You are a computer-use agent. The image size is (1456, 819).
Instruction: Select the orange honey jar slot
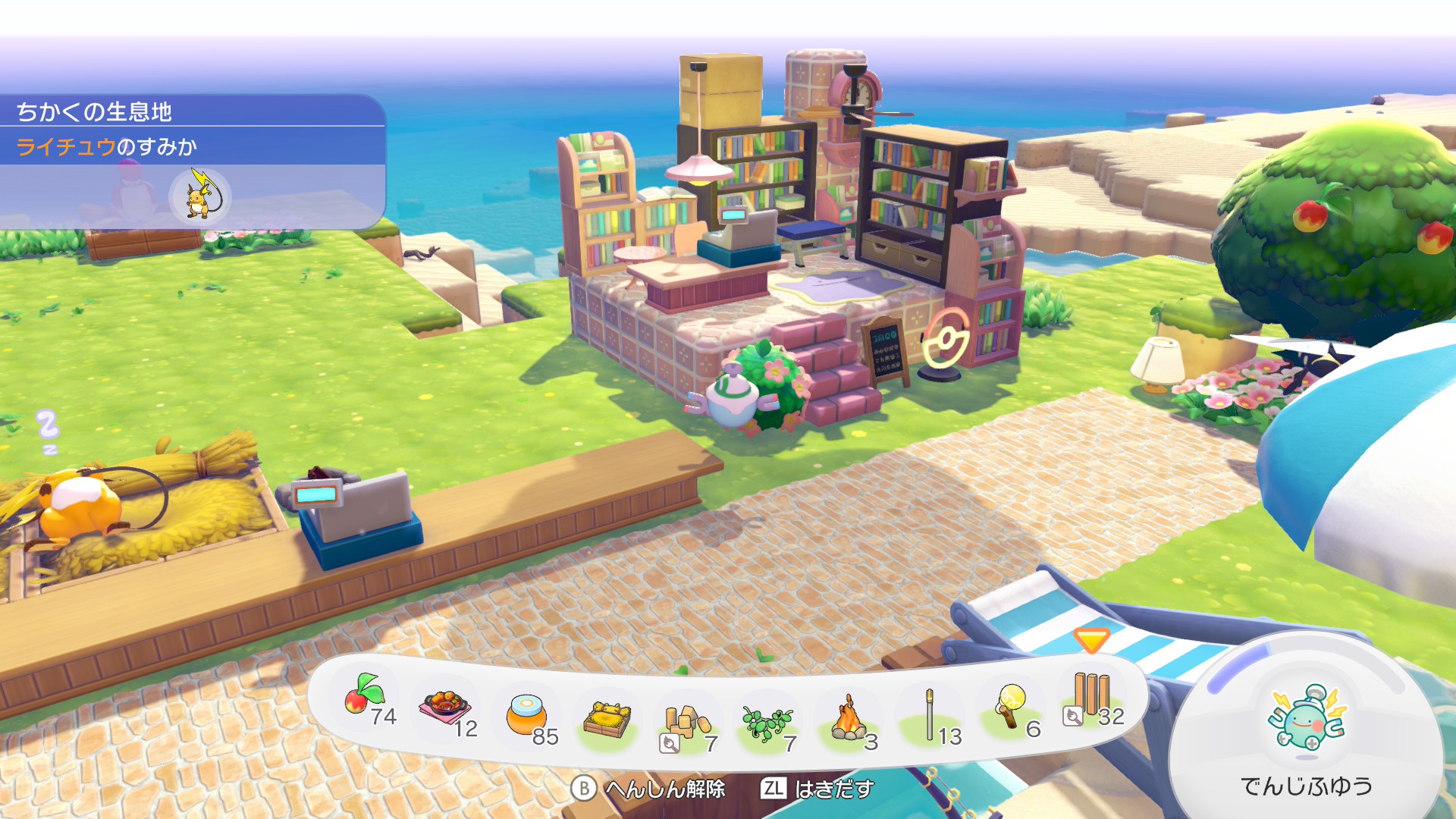coord(528,716)
